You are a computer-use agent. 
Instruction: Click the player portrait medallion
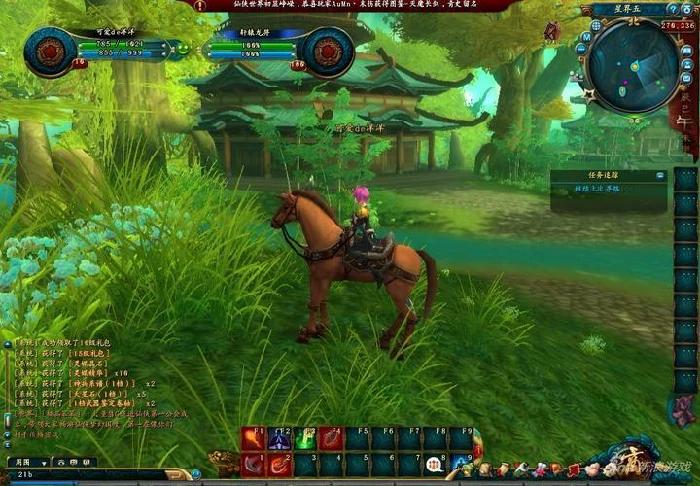(x=49, y=51)
